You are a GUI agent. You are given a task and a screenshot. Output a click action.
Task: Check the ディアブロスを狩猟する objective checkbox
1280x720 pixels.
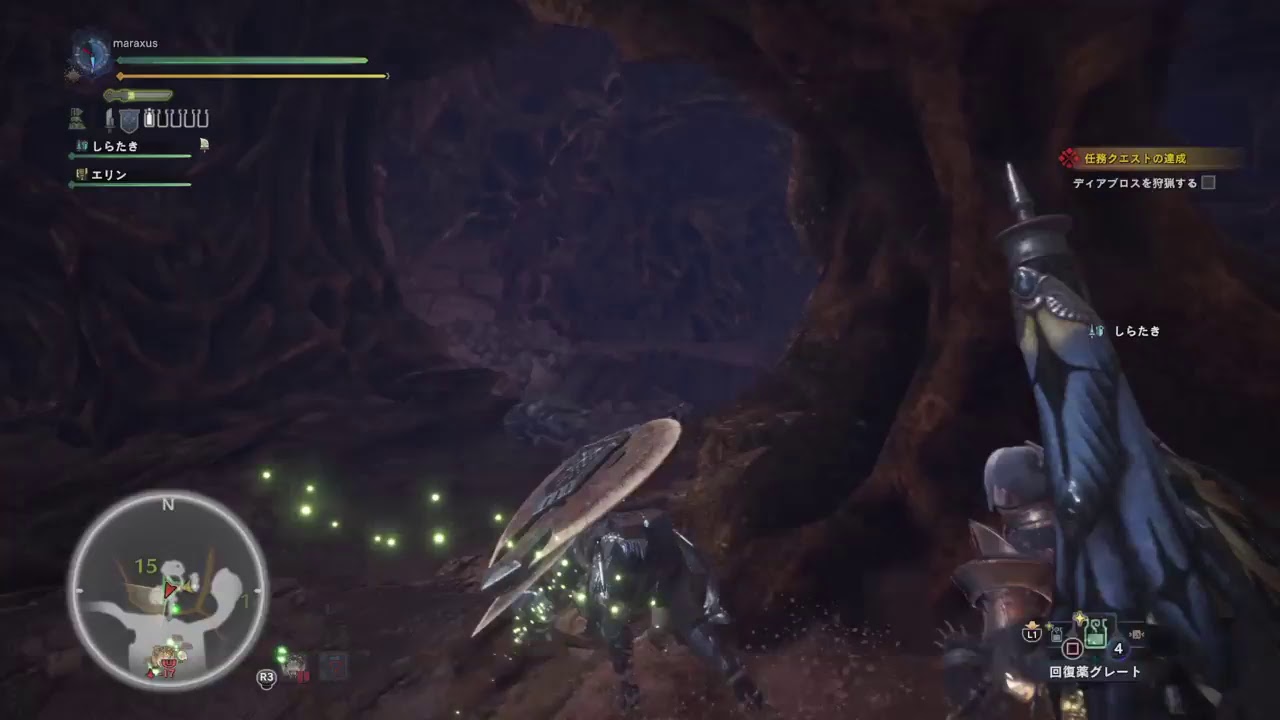coord(1208,183)
